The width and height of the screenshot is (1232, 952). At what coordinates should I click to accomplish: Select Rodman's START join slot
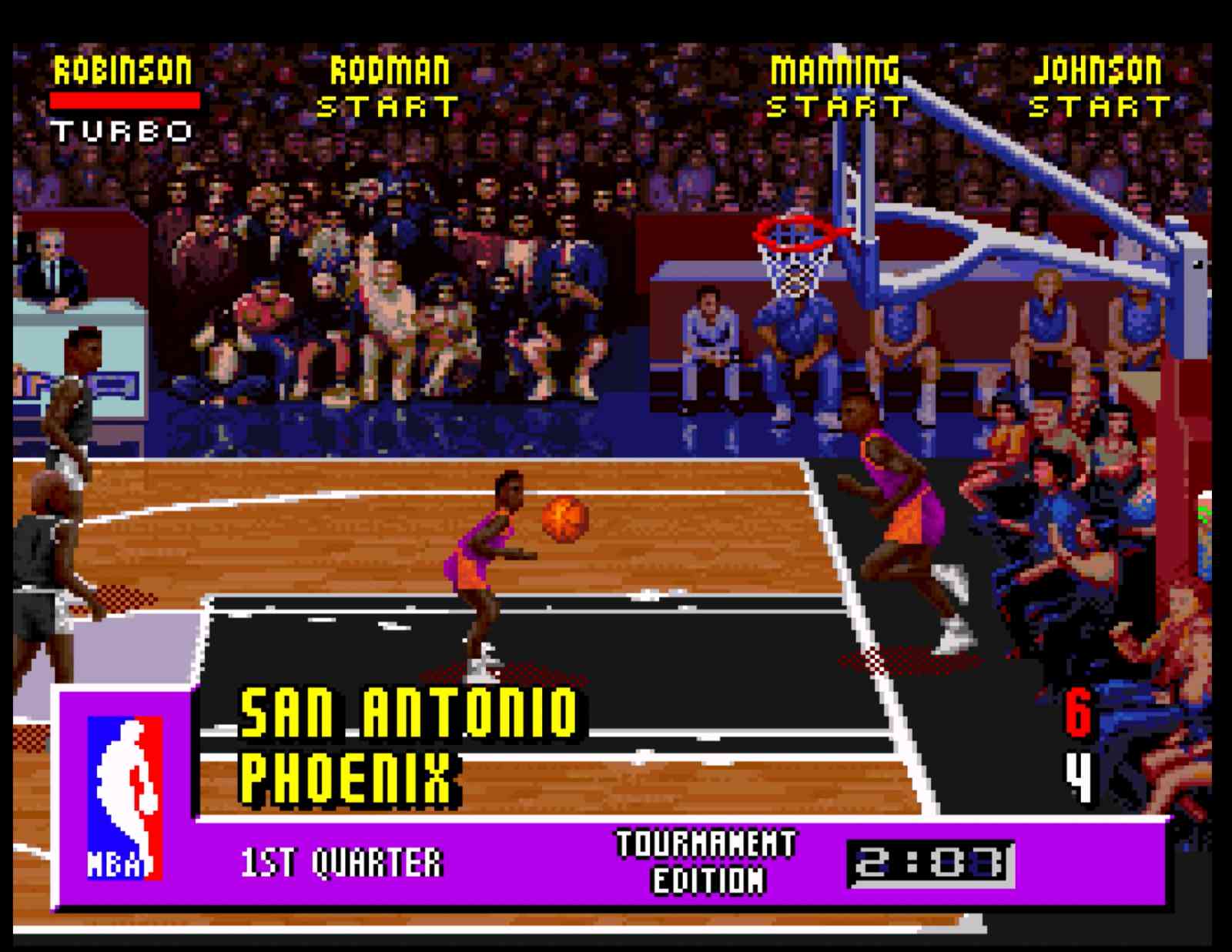[388, 107]
